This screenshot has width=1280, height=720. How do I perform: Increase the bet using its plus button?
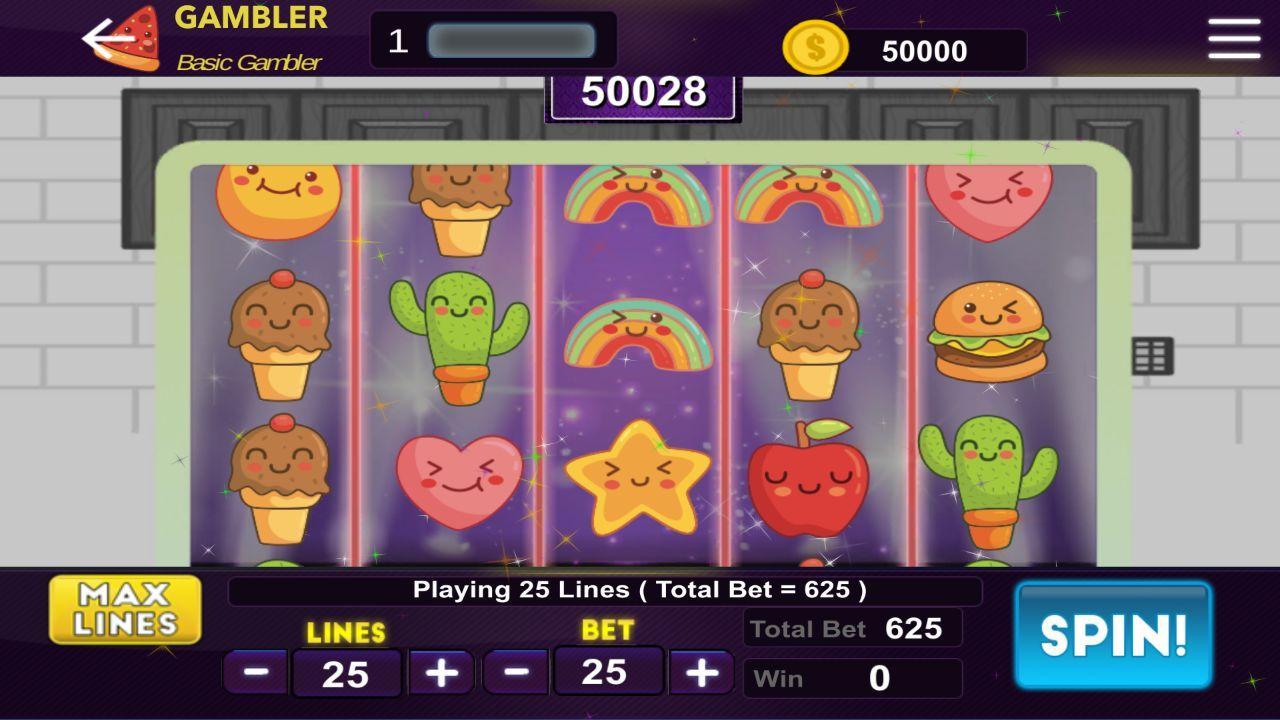[700, 672]
